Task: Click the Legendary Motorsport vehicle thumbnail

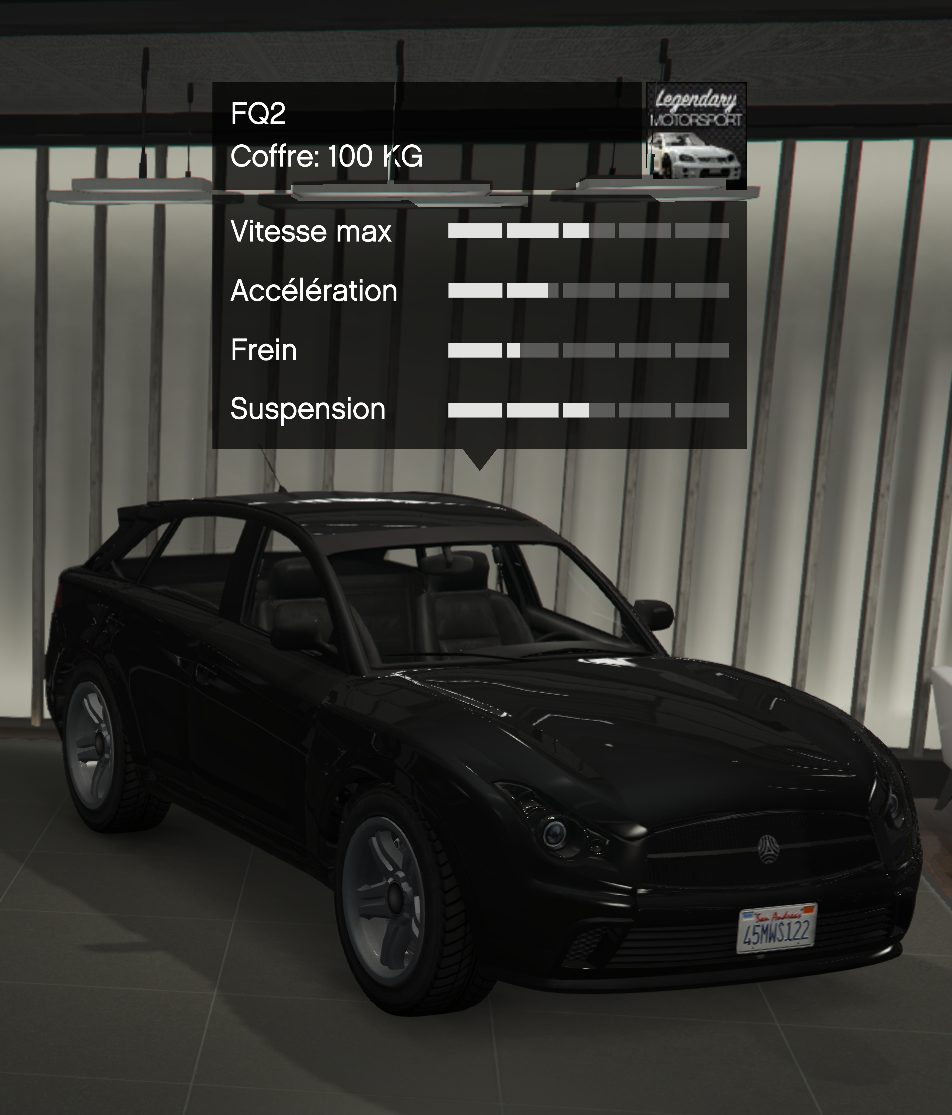Action: tap(695, 135)
